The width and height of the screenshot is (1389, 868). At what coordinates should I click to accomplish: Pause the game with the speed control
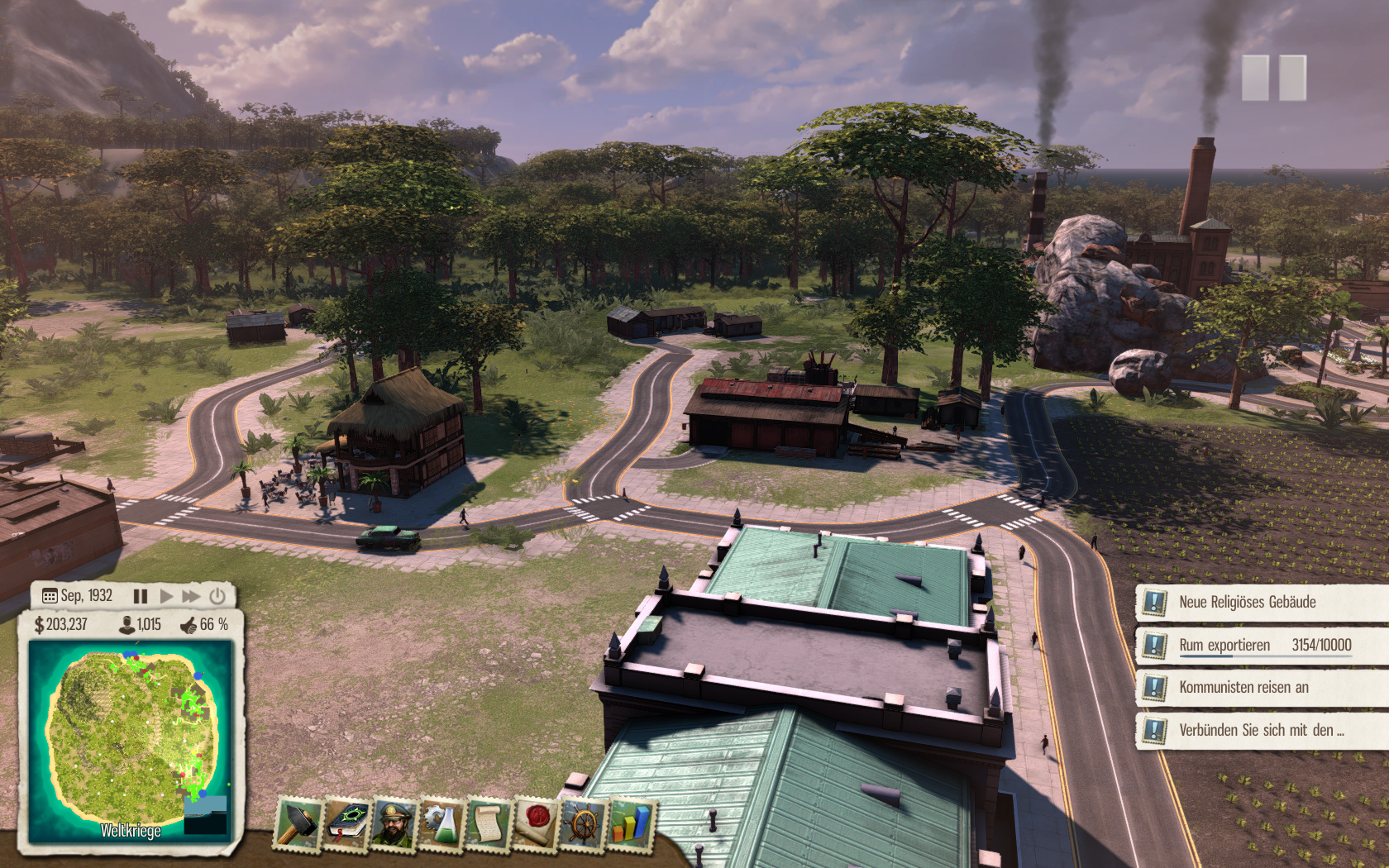(141, 596)
